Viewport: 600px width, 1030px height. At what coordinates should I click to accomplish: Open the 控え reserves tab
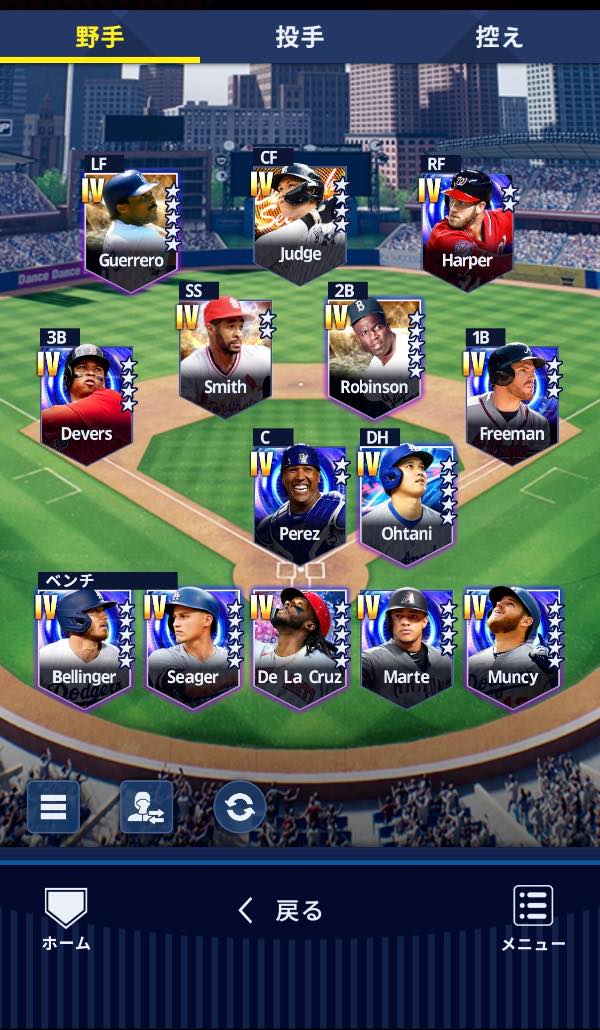(x=499, y=38)
